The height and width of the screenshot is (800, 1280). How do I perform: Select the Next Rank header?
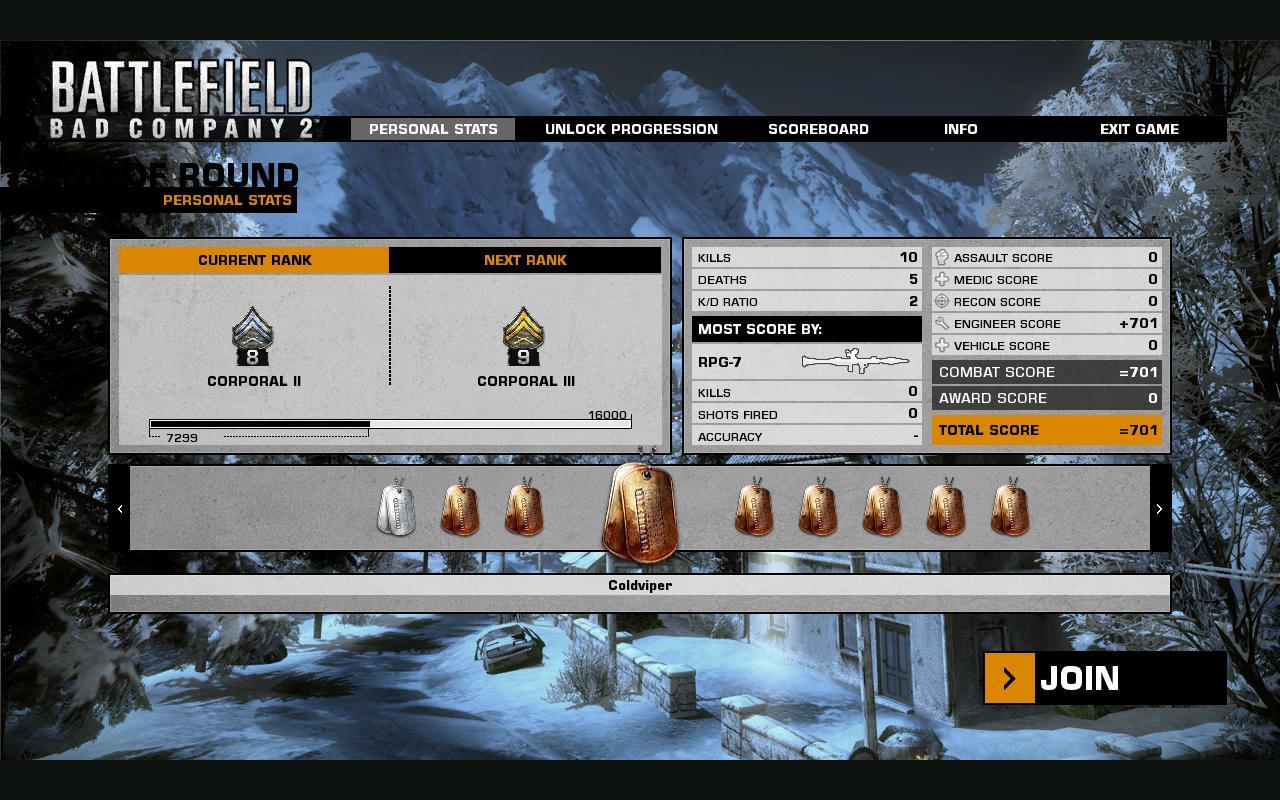tap(525, 260)
